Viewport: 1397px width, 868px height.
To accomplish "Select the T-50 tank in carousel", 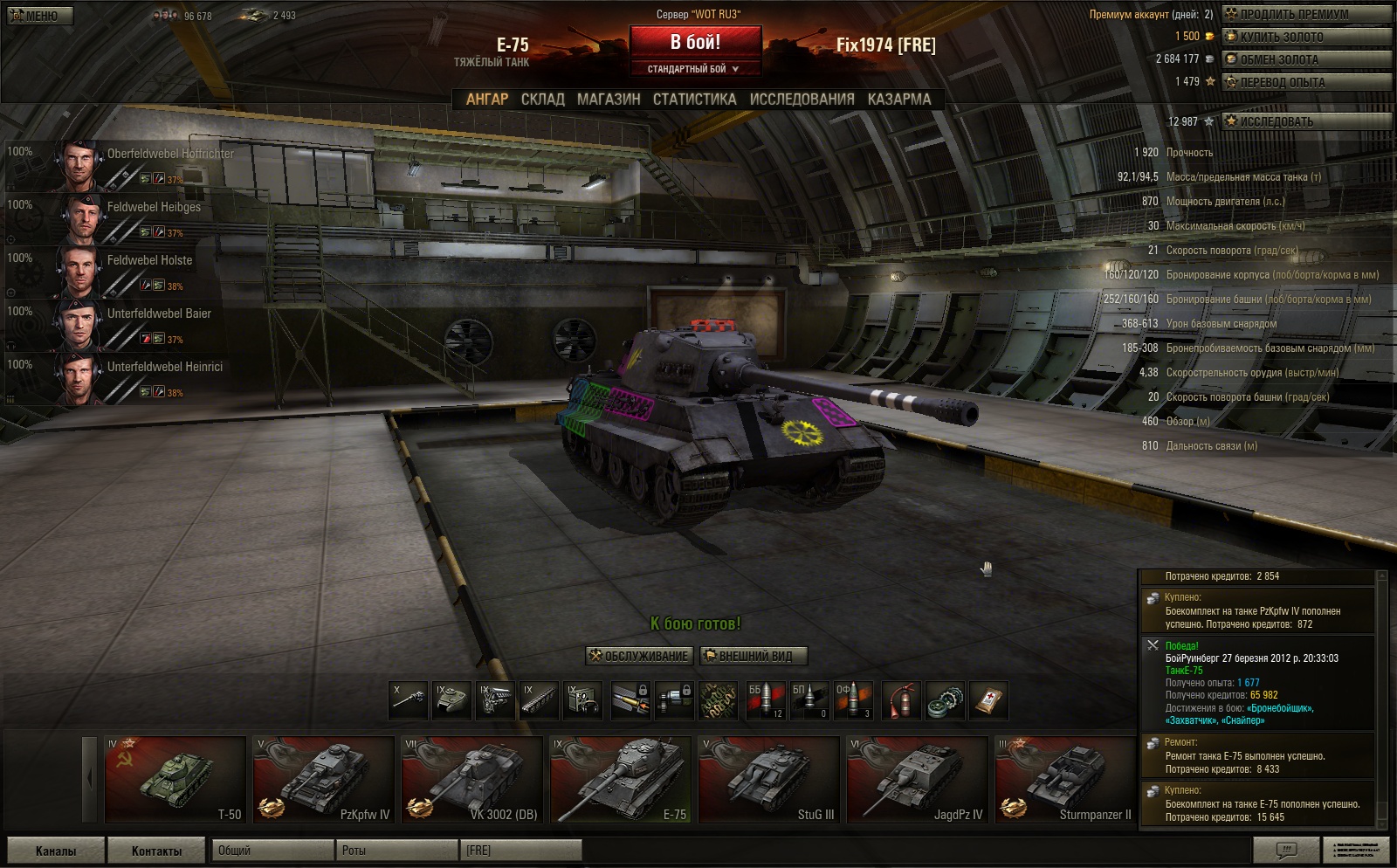I will [175, 780].
